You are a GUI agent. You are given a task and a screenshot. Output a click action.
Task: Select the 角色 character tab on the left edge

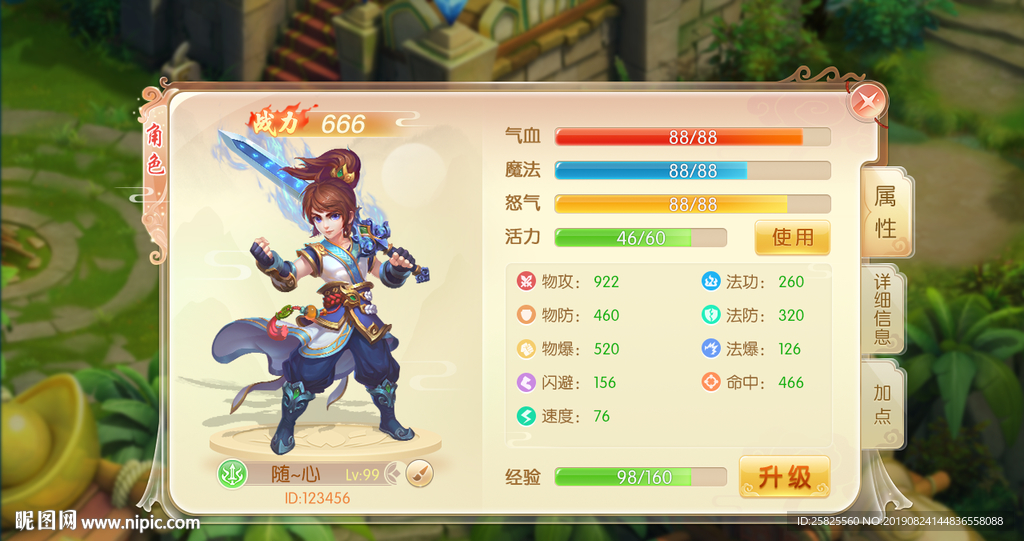click(155, 150)
